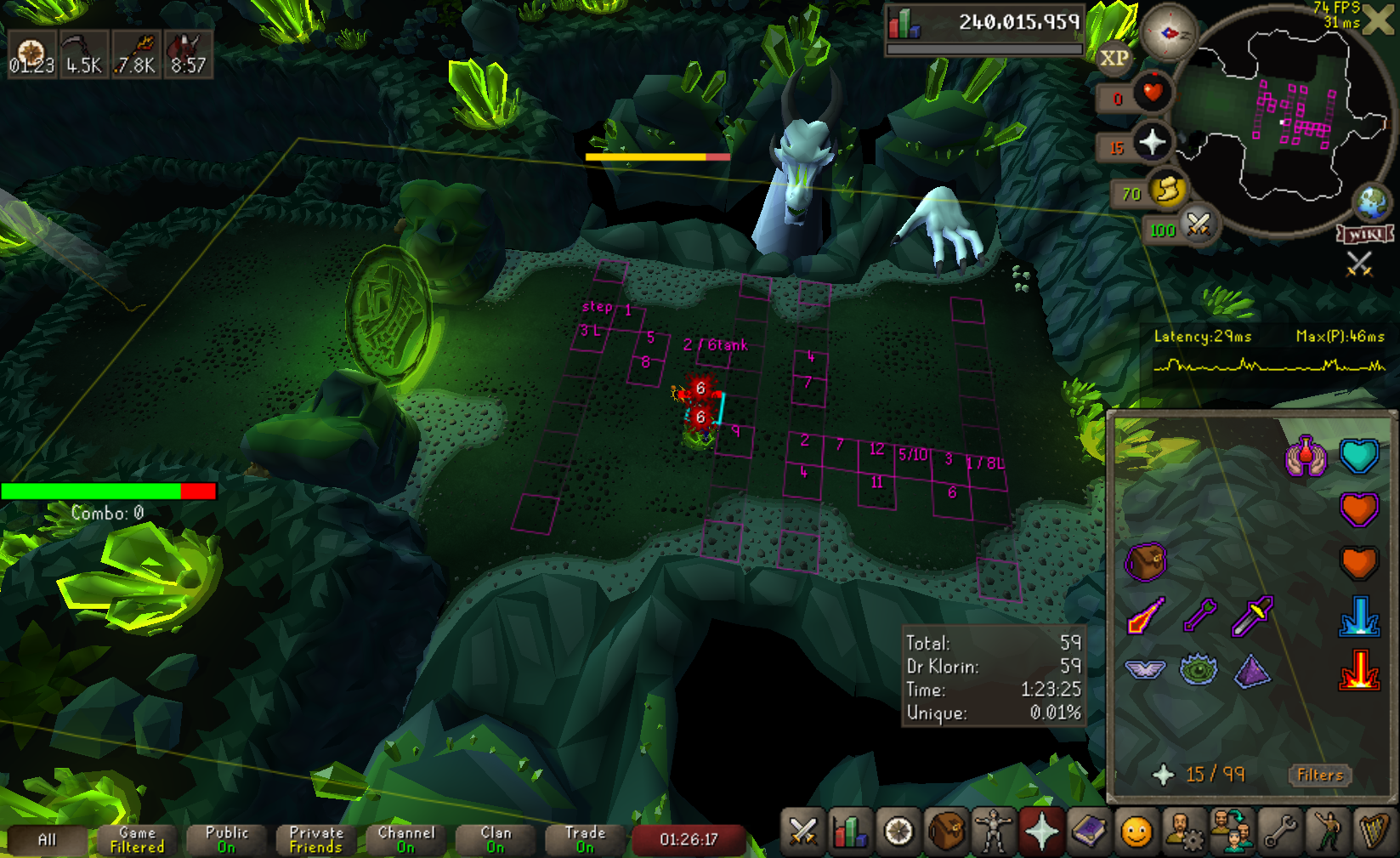Open the Combat Options tab
Screen dimensions: 1400x858
(x=802, y=831)
